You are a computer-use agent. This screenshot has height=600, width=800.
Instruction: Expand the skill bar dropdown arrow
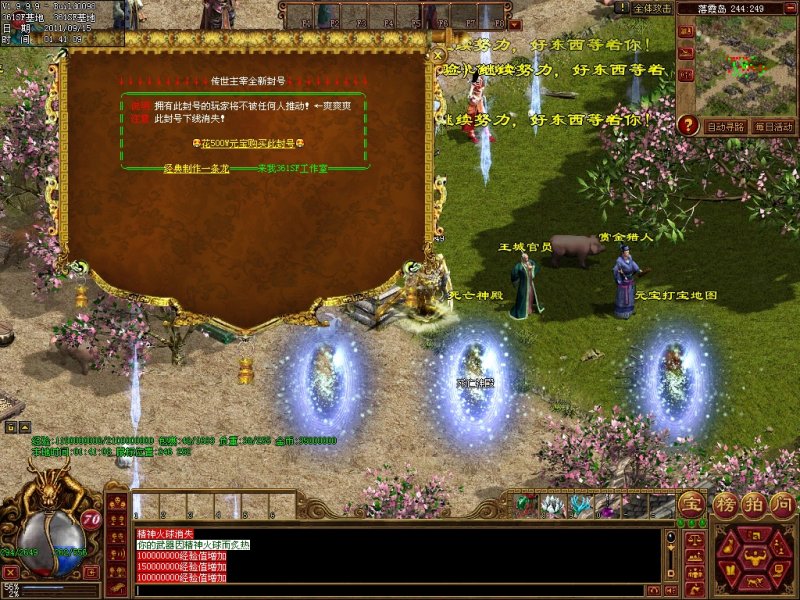pos(515,23)
